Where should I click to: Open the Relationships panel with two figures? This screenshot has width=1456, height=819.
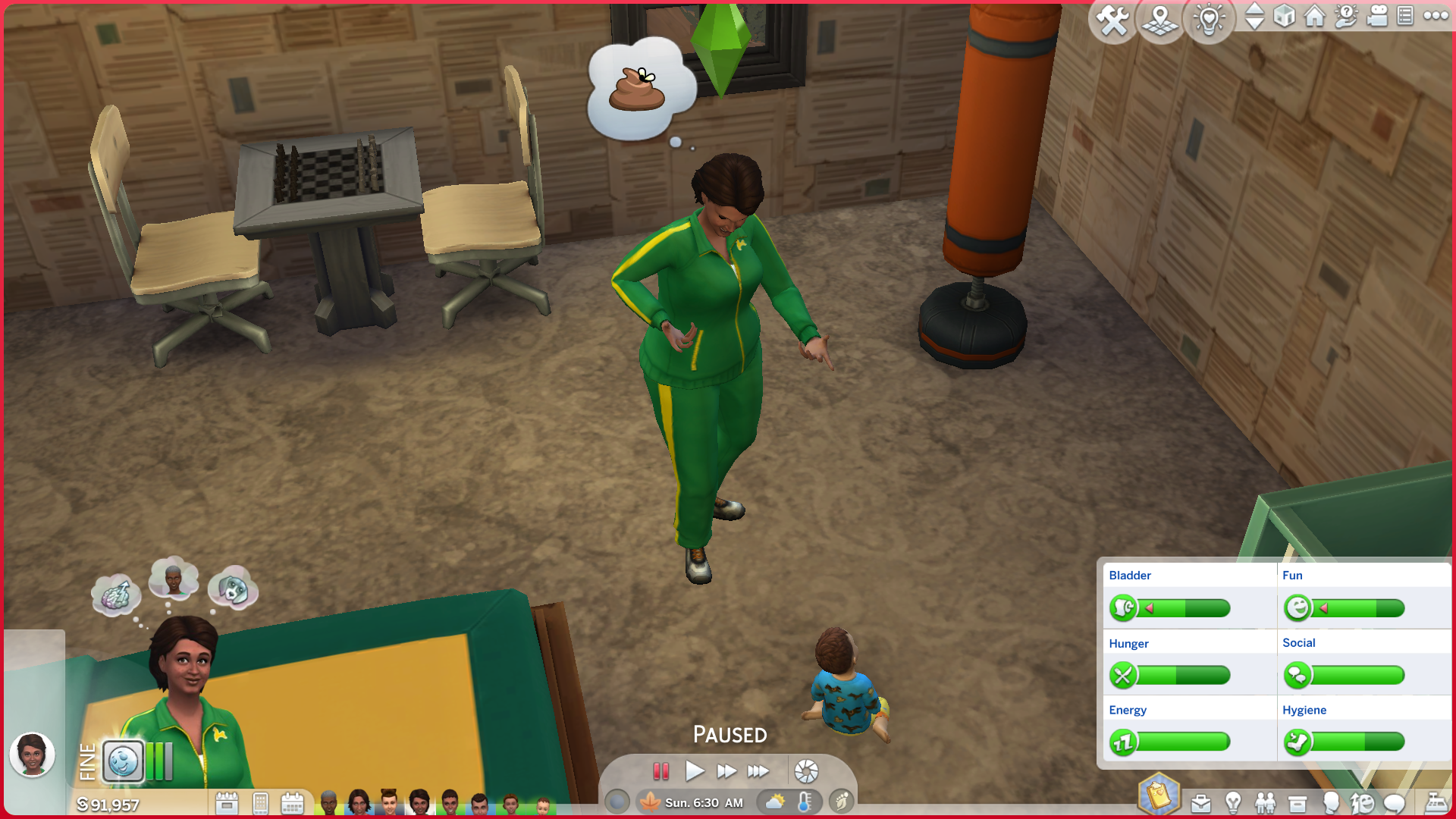[x=1265, y=802]
